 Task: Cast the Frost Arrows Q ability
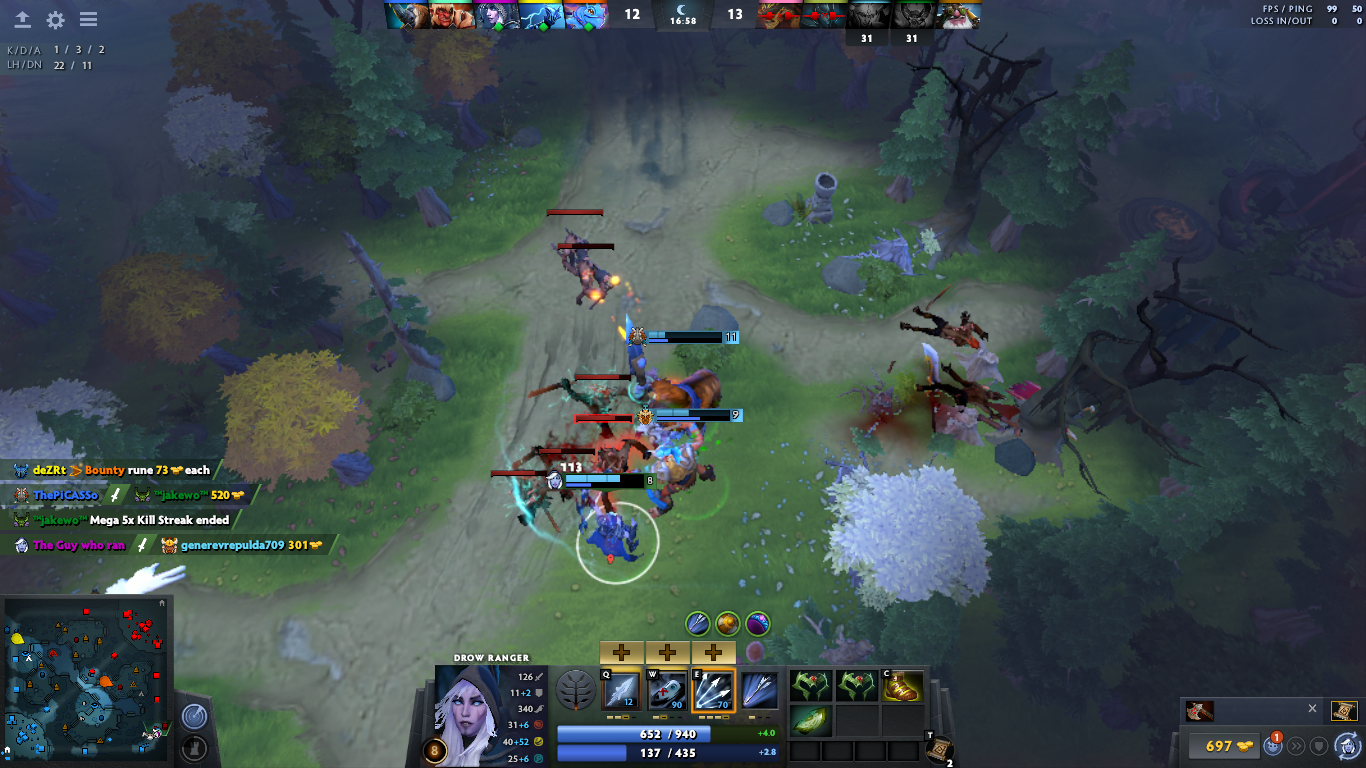coord(621,690)
